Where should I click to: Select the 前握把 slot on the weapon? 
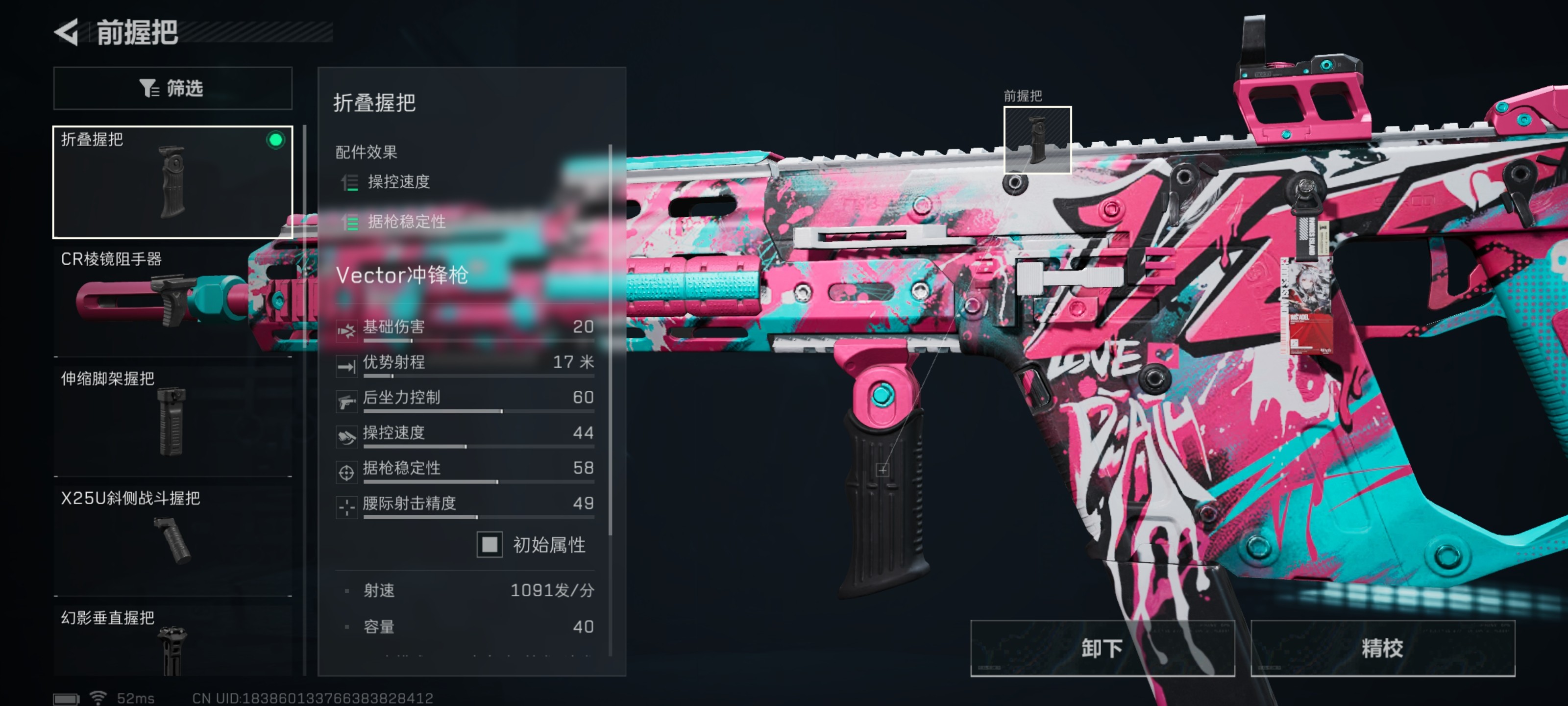1037,140
